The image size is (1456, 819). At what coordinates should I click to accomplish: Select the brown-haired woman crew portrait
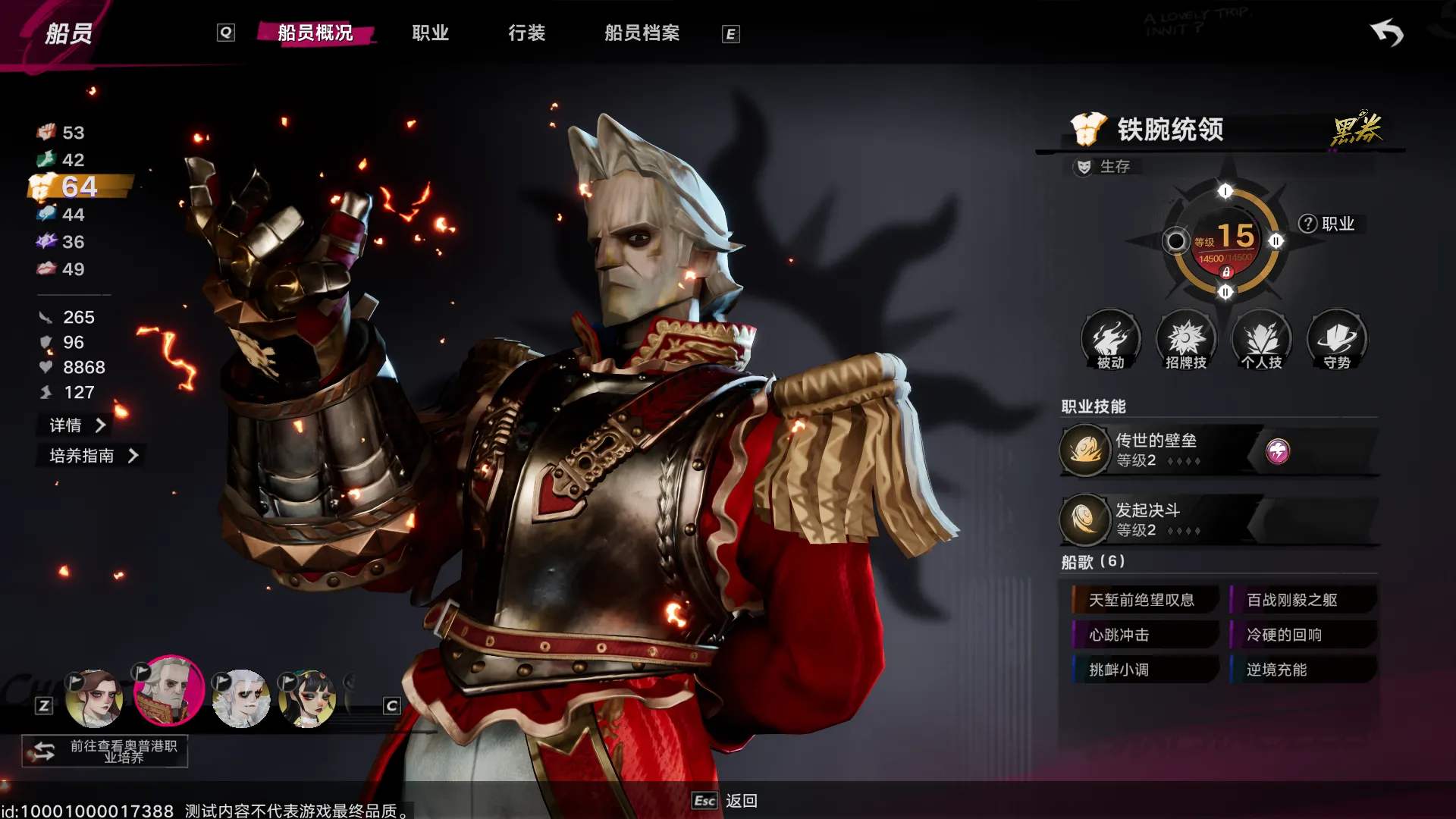coord(94,698)
